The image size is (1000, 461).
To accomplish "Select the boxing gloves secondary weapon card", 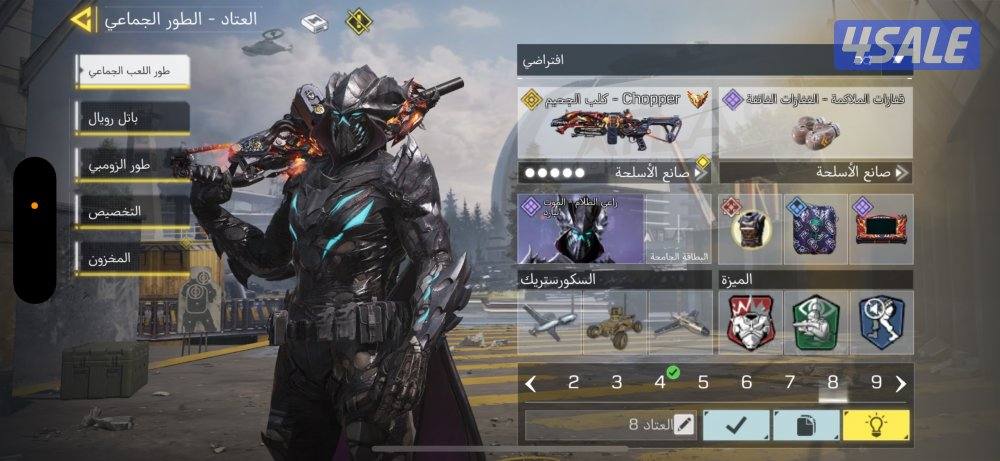I will 815,122.
